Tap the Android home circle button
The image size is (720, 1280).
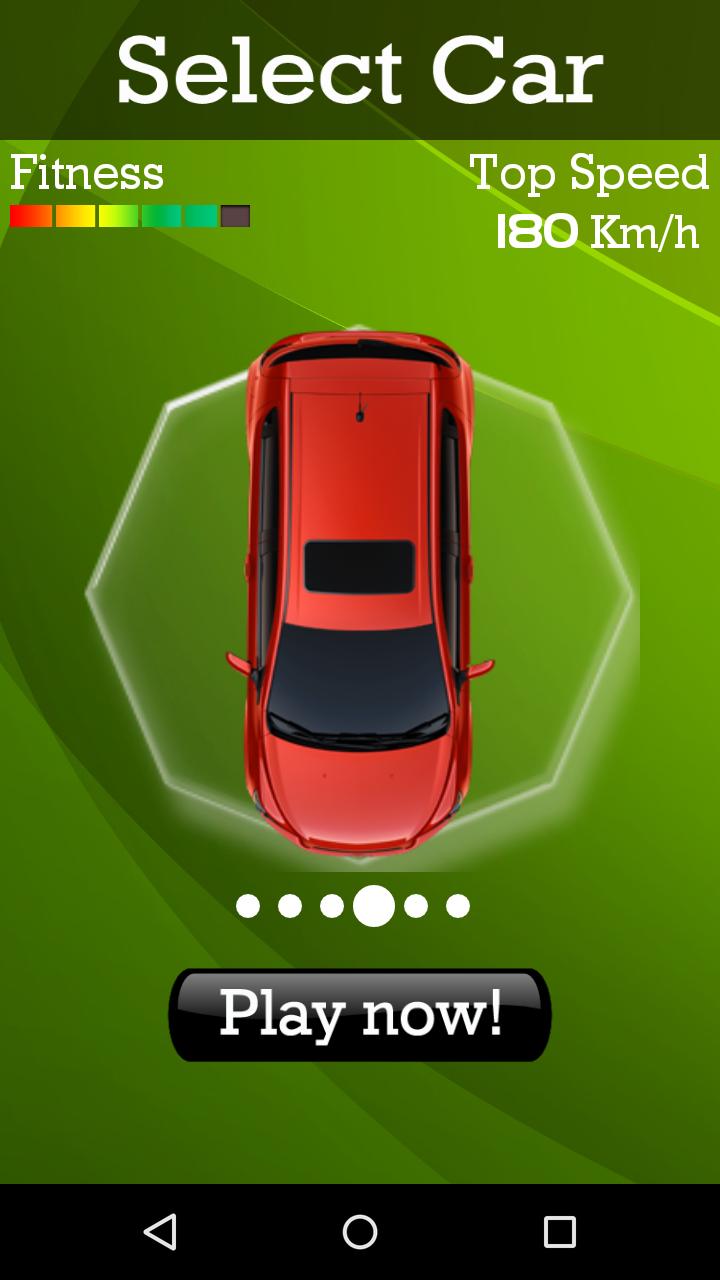360,1232
